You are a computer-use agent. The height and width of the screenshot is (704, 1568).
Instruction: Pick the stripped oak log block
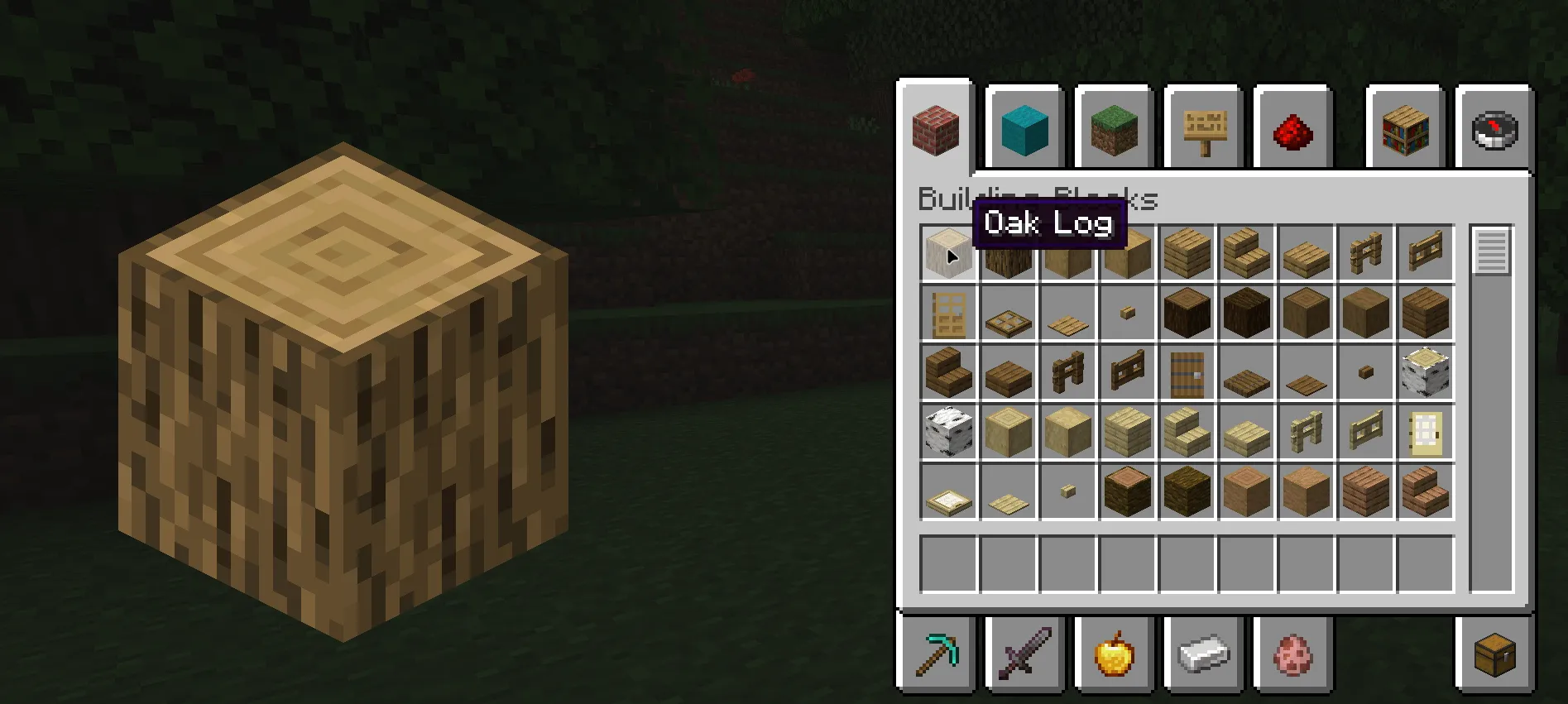click(x=1067, y=252)
